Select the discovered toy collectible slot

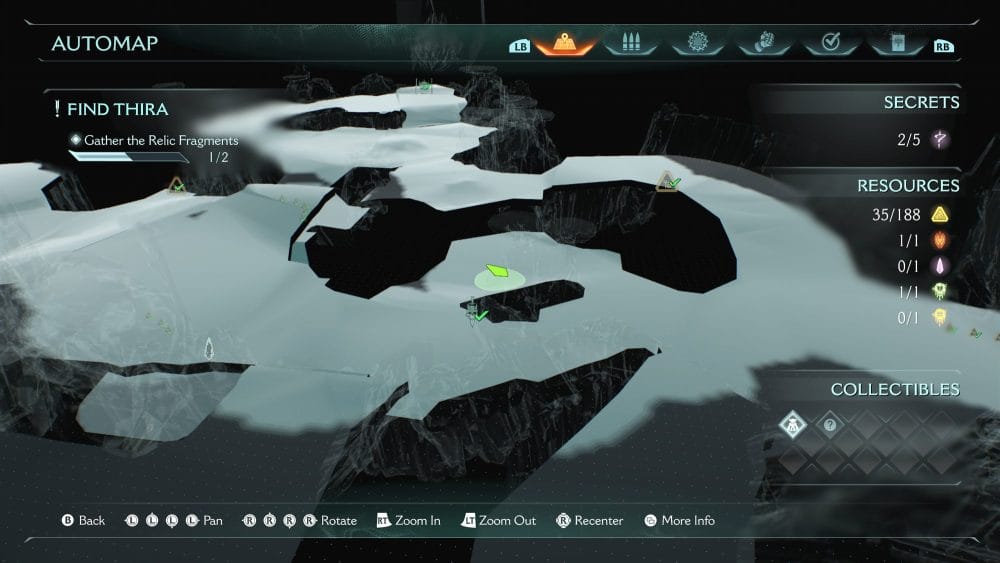click(x=793, y=425)
